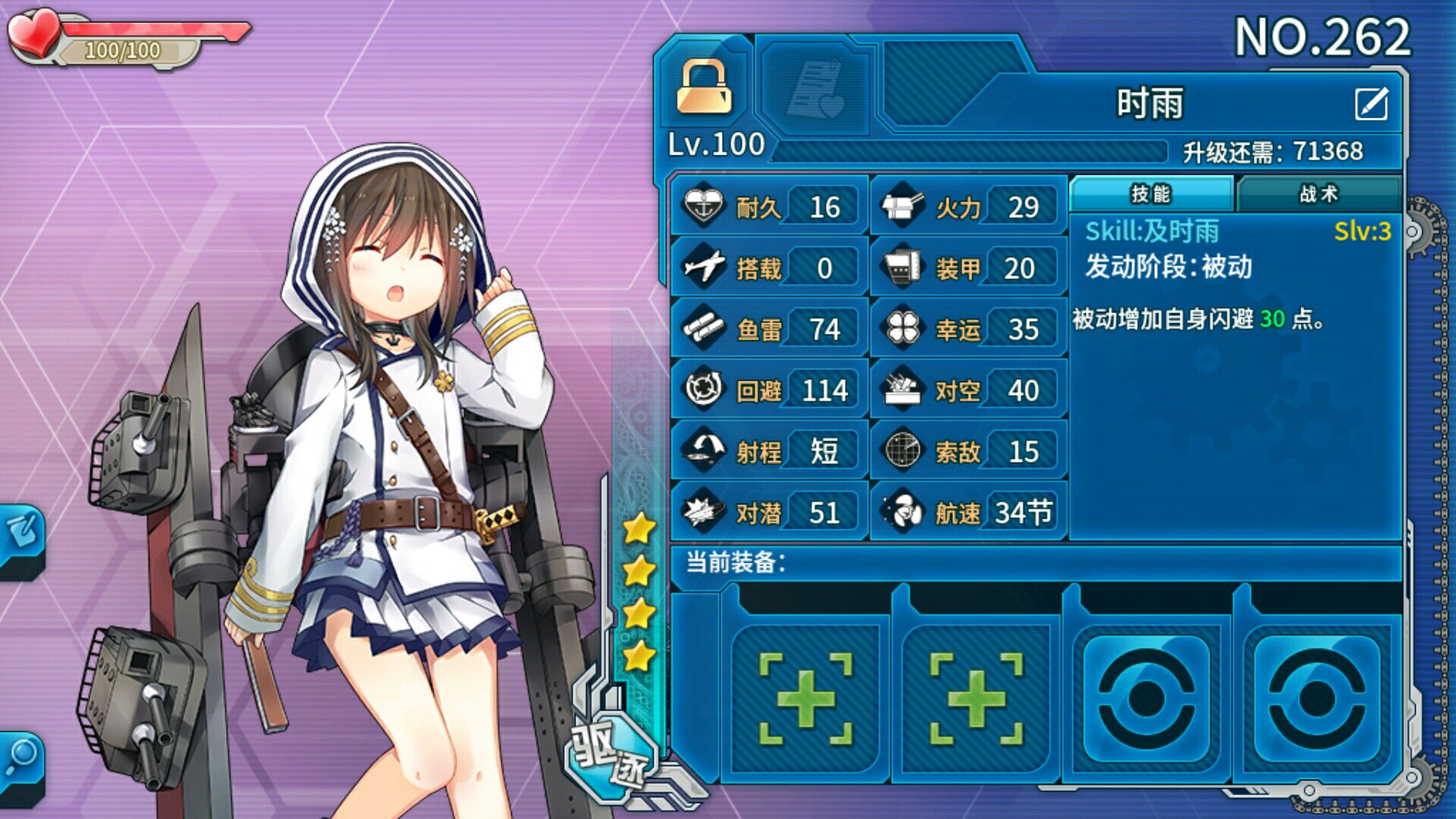
Task: Select the greyed document-with-heart icon
Action: 815,89
